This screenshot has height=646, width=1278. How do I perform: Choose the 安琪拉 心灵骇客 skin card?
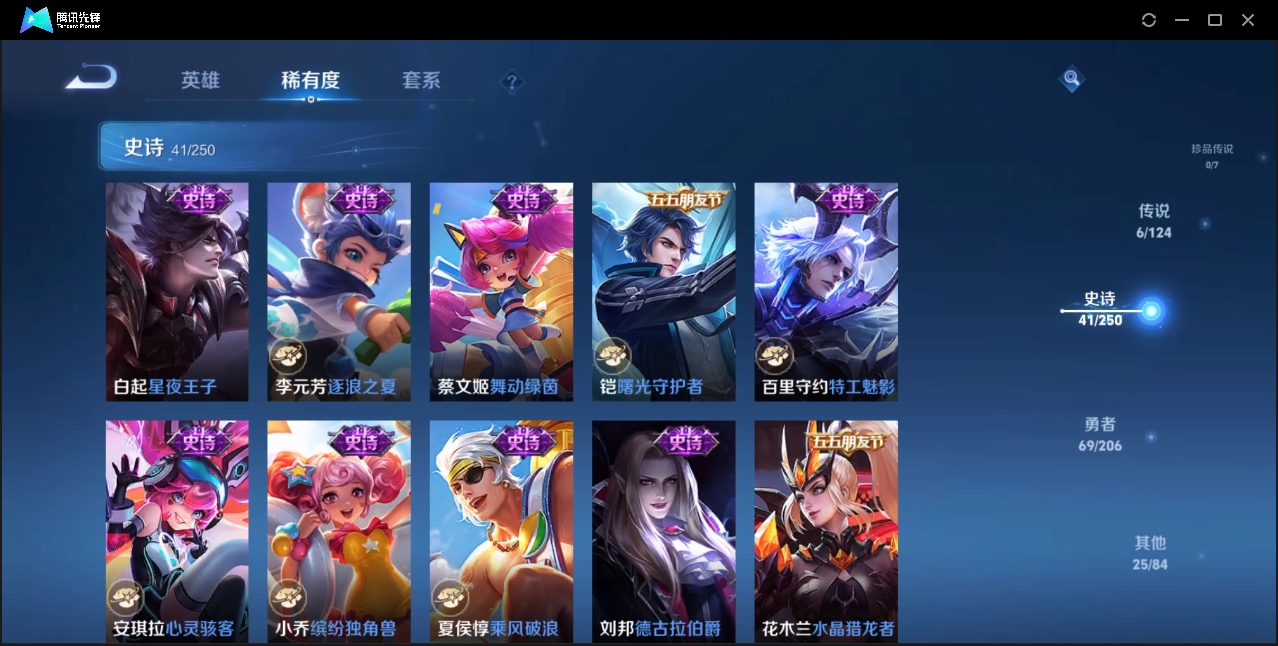tap(177, 530)
